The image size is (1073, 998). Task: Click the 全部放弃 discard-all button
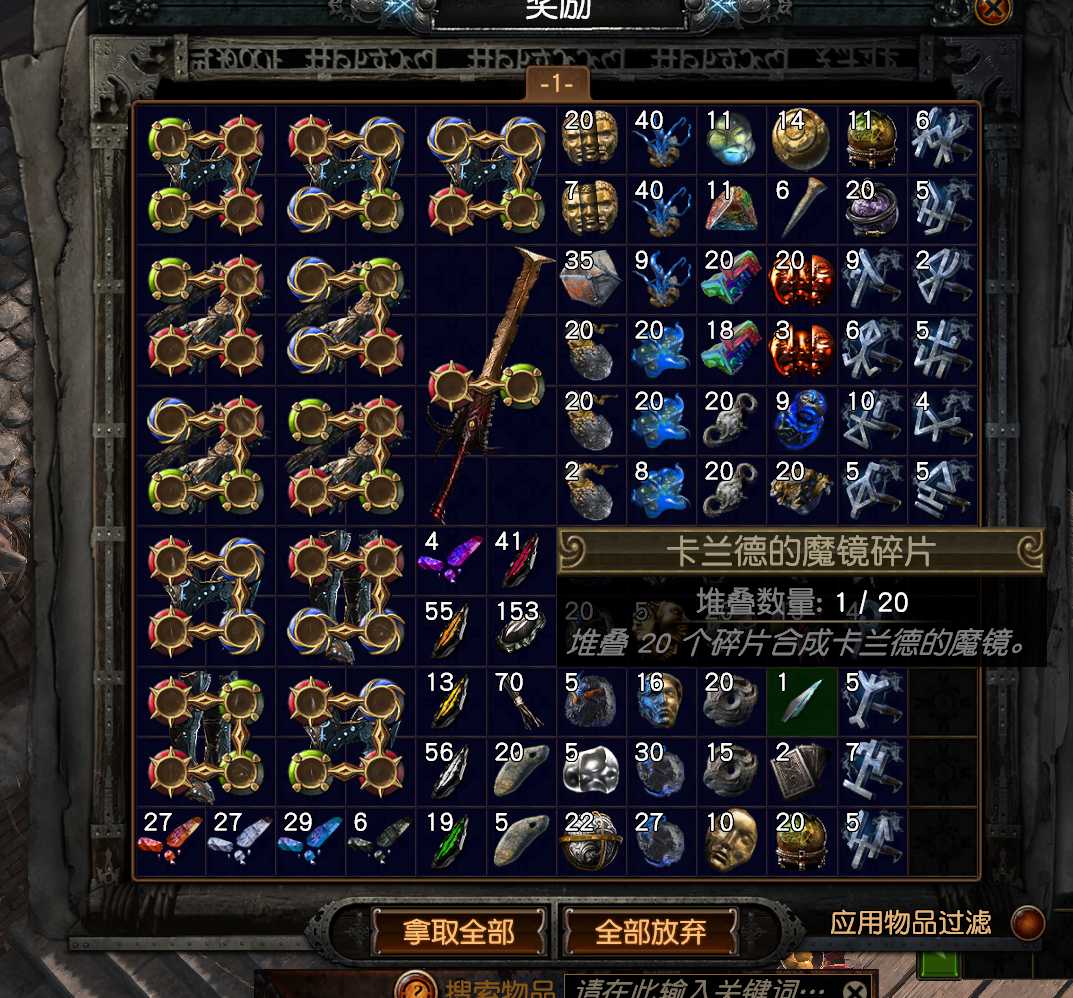[x=651, y=932]
